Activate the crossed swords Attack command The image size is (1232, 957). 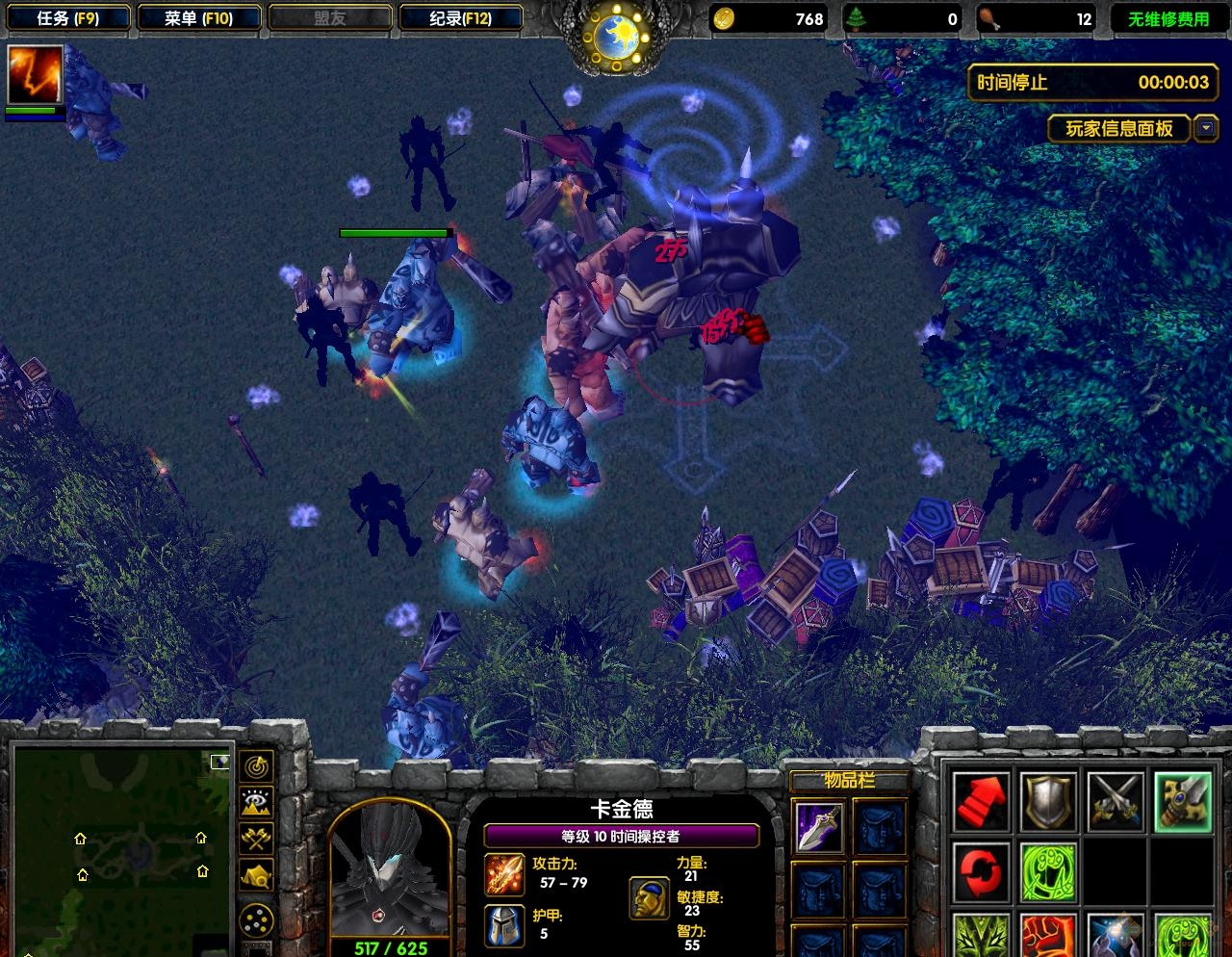tap(1116, 801)
